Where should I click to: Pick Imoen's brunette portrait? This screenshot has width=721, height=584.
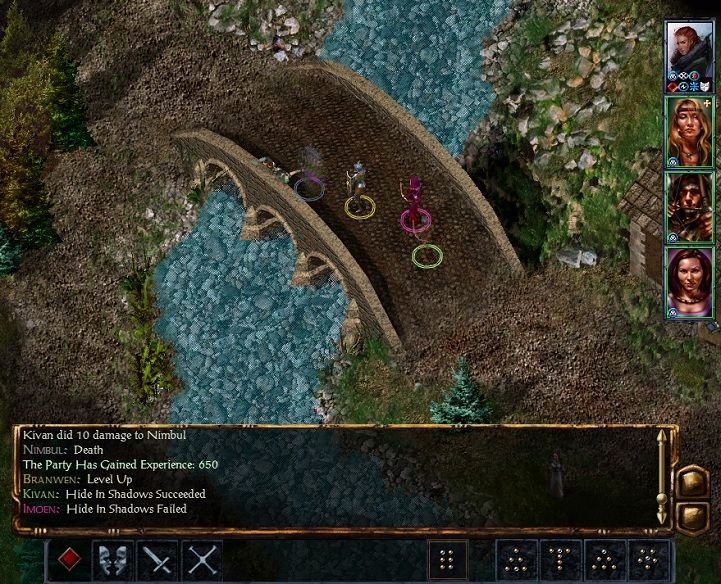[x=688, y=281]
